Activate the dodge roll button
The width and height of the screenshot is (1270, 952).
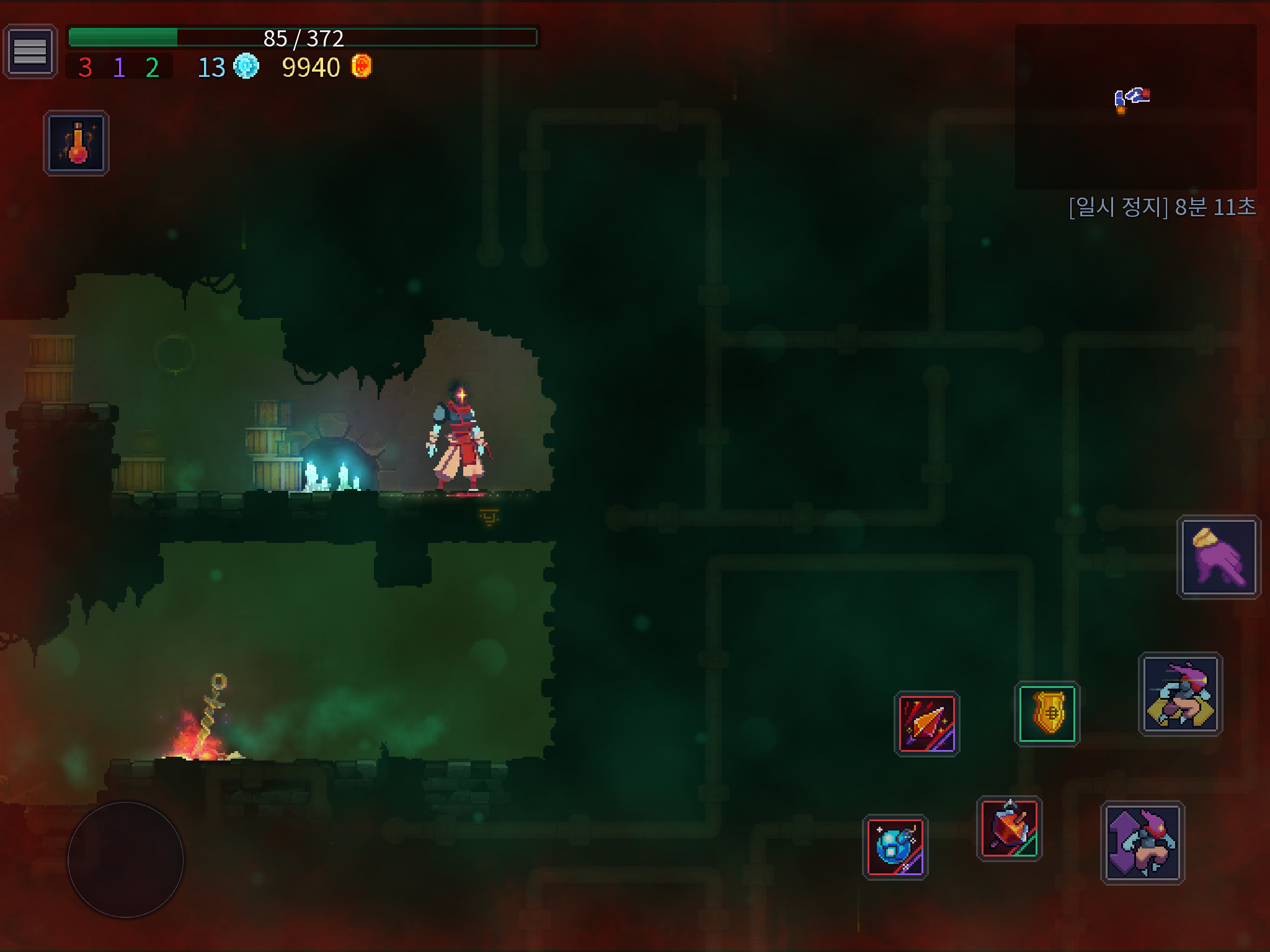tap(1180, 694)
